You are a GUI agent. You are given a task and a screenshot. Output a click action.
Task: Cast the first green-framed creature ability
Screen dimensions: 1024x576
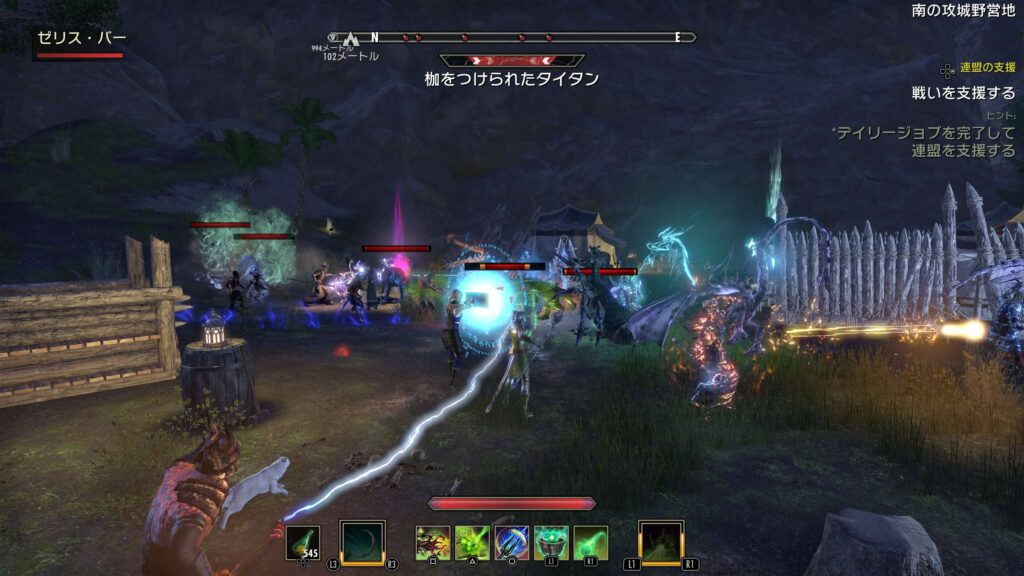(x=433, y=543)
